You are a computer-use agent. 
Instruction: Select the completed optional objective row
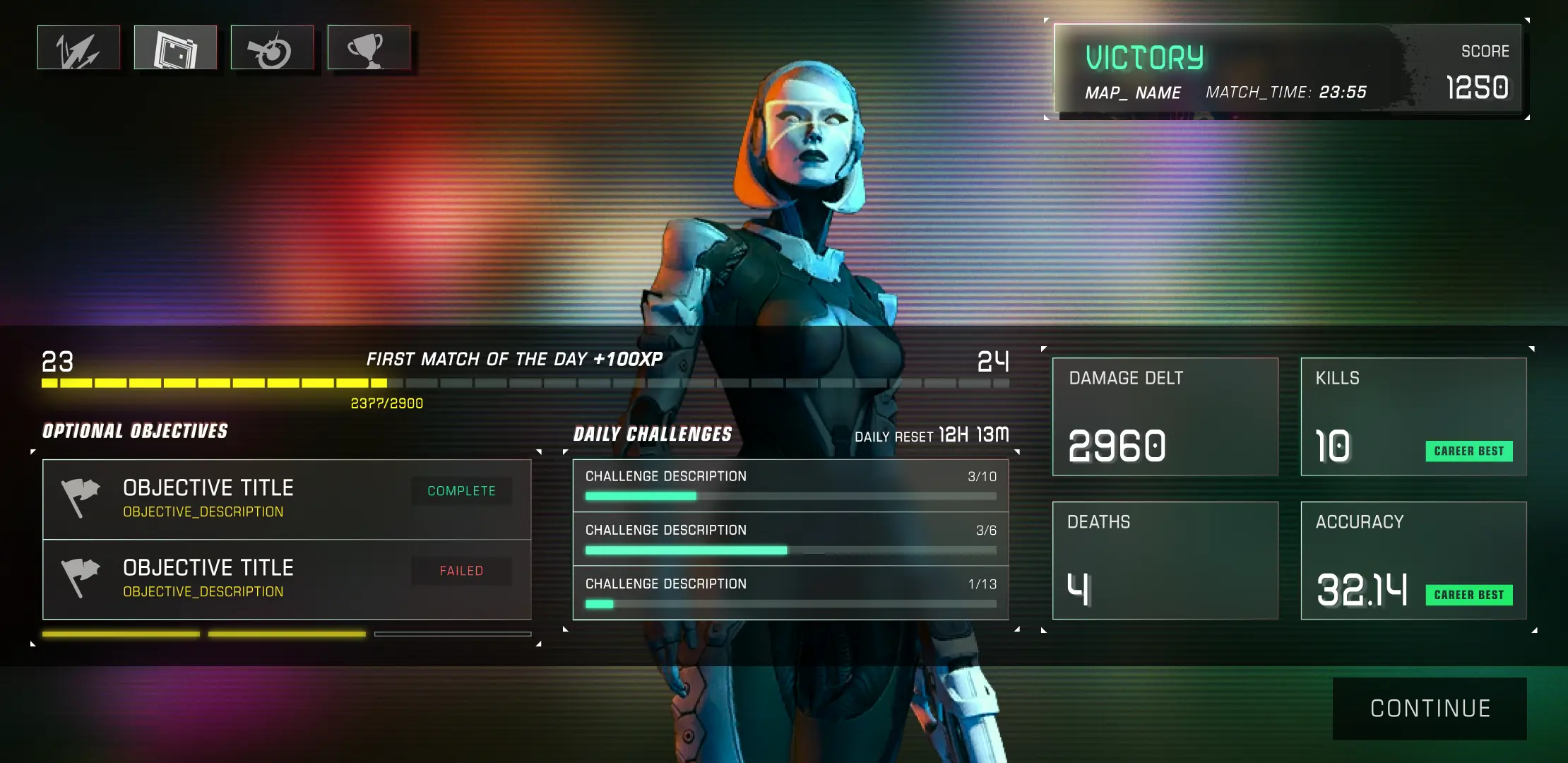(287, 499)
